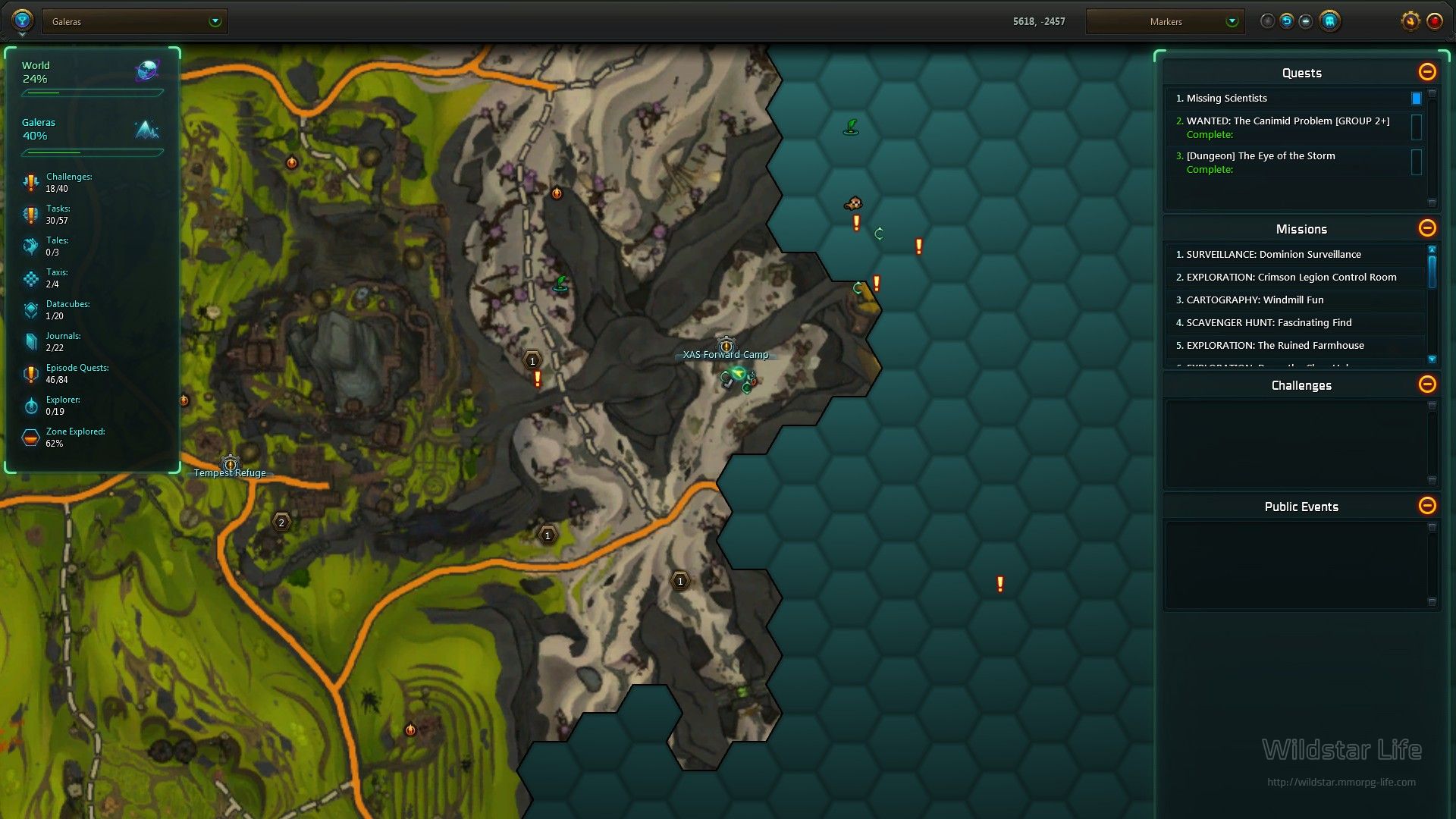The height and width of the screenshot is (819, 1456).
Task: Select the Eye of the Storm dungeon quest
Action: (x=1260, y=156)
